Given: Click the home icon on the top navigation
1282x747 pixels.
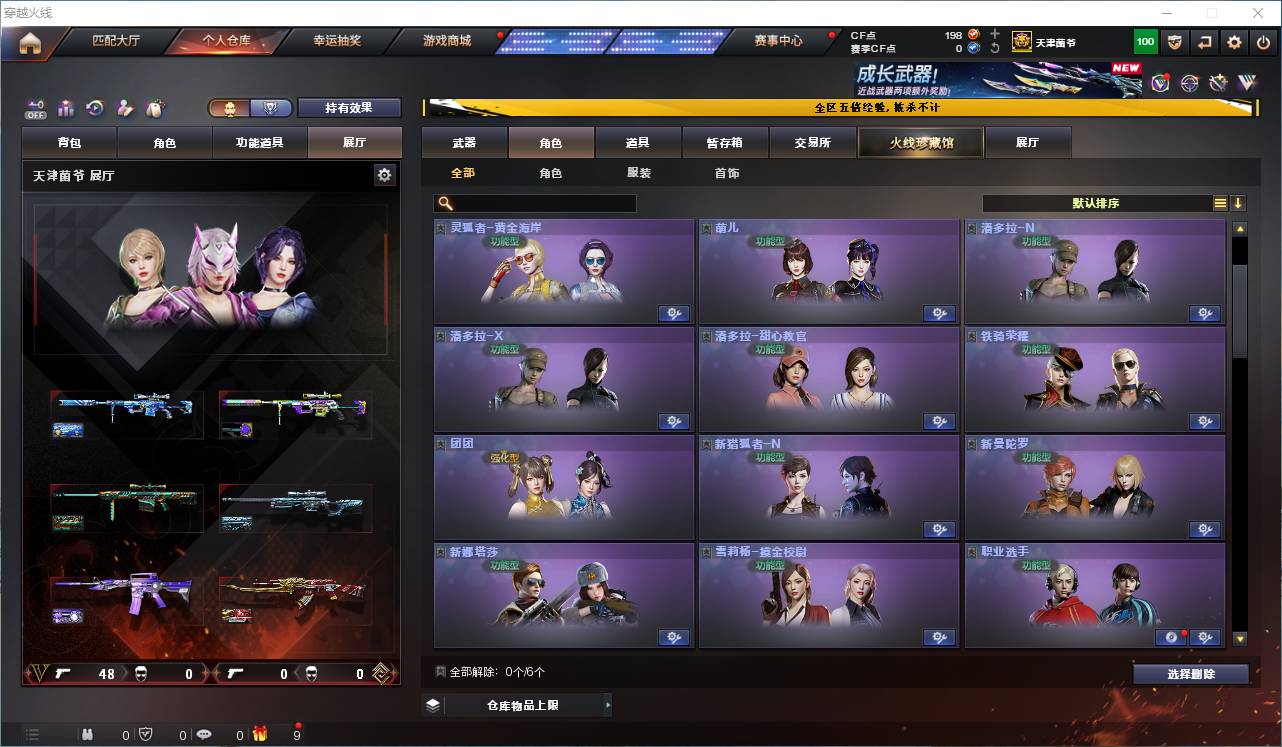Looking at the screenshot, I should pos(30,43).
